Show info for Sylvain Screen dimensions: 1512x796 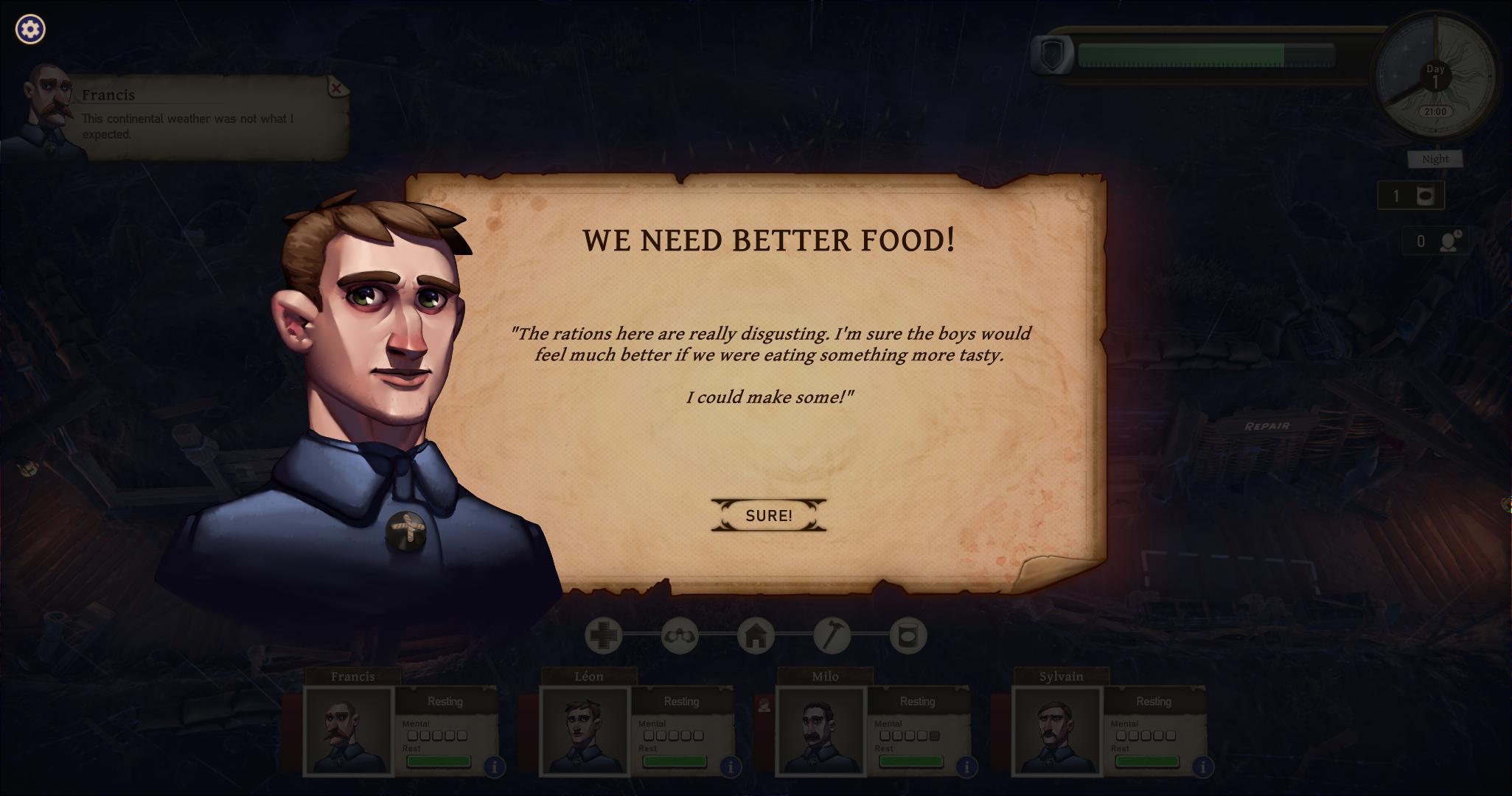[1202, 767]
